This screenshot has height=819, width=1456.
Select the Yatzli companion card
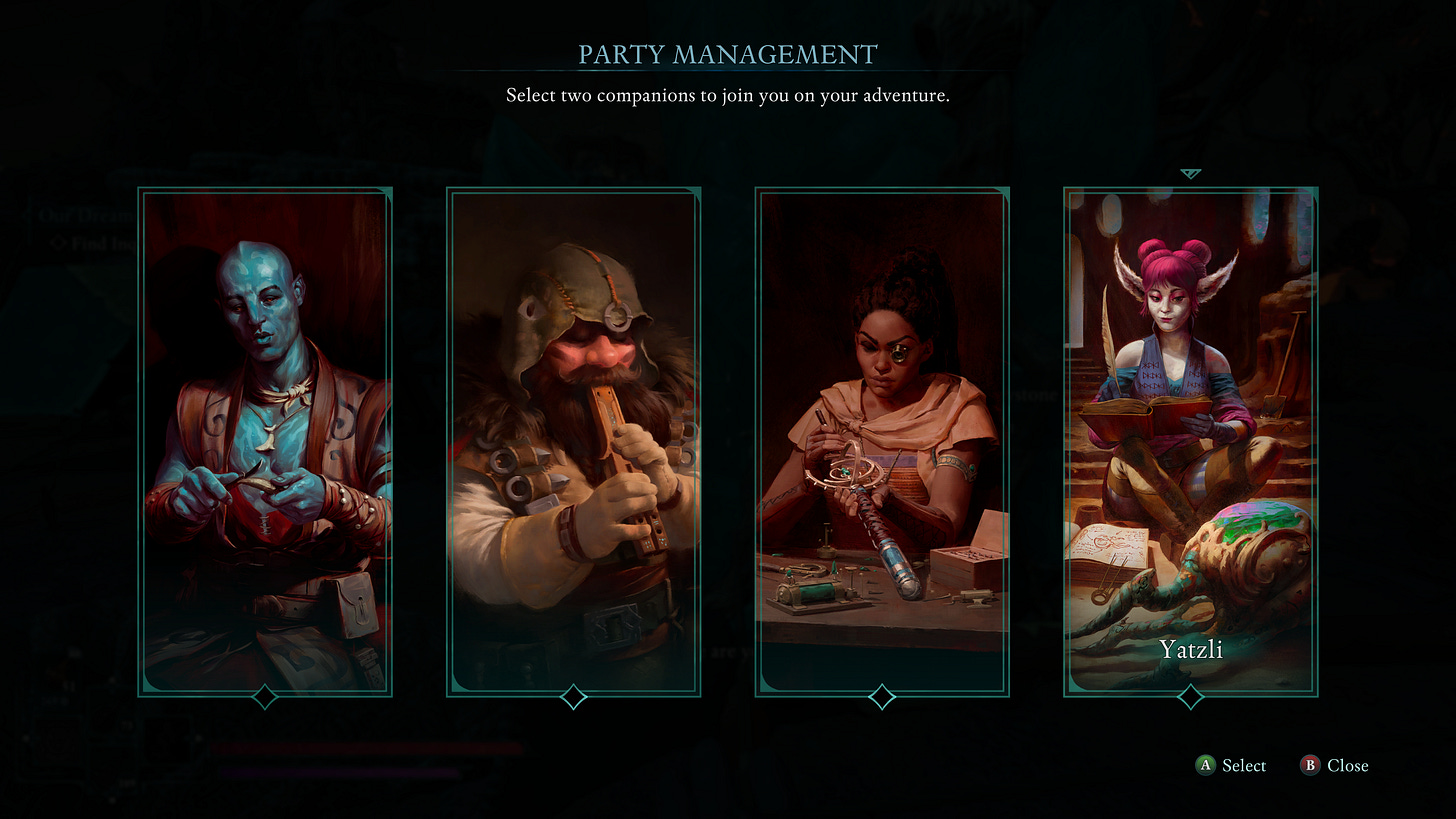(1190, 441)
